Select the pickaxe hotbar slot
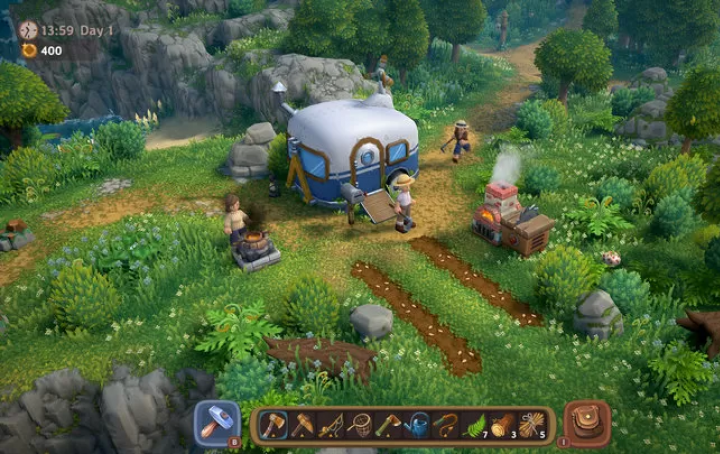720x454 pixels. (302, 425)
